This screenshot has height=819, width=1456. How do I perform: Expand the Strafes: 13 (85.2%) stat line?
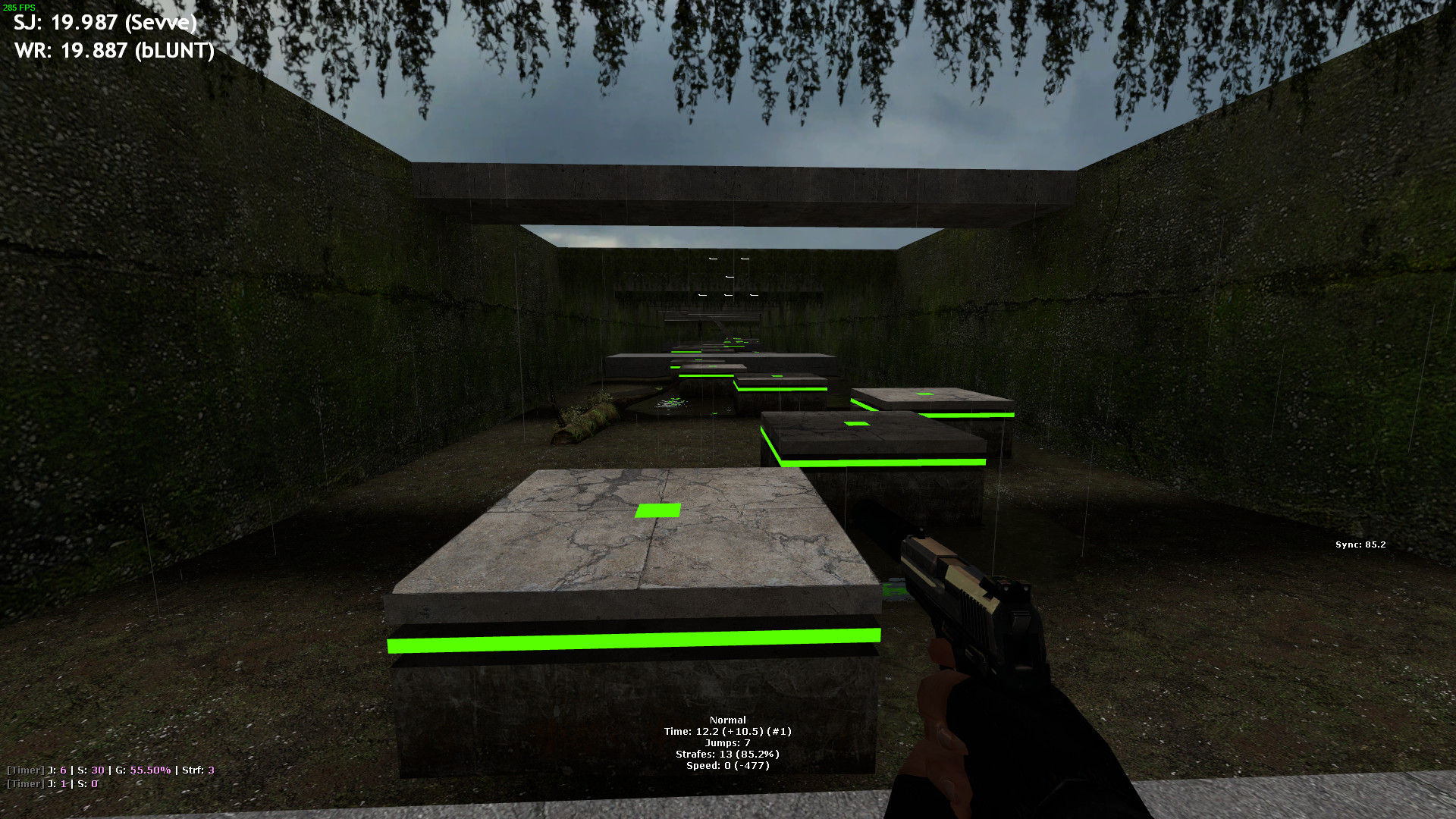(x=727, y=755)
